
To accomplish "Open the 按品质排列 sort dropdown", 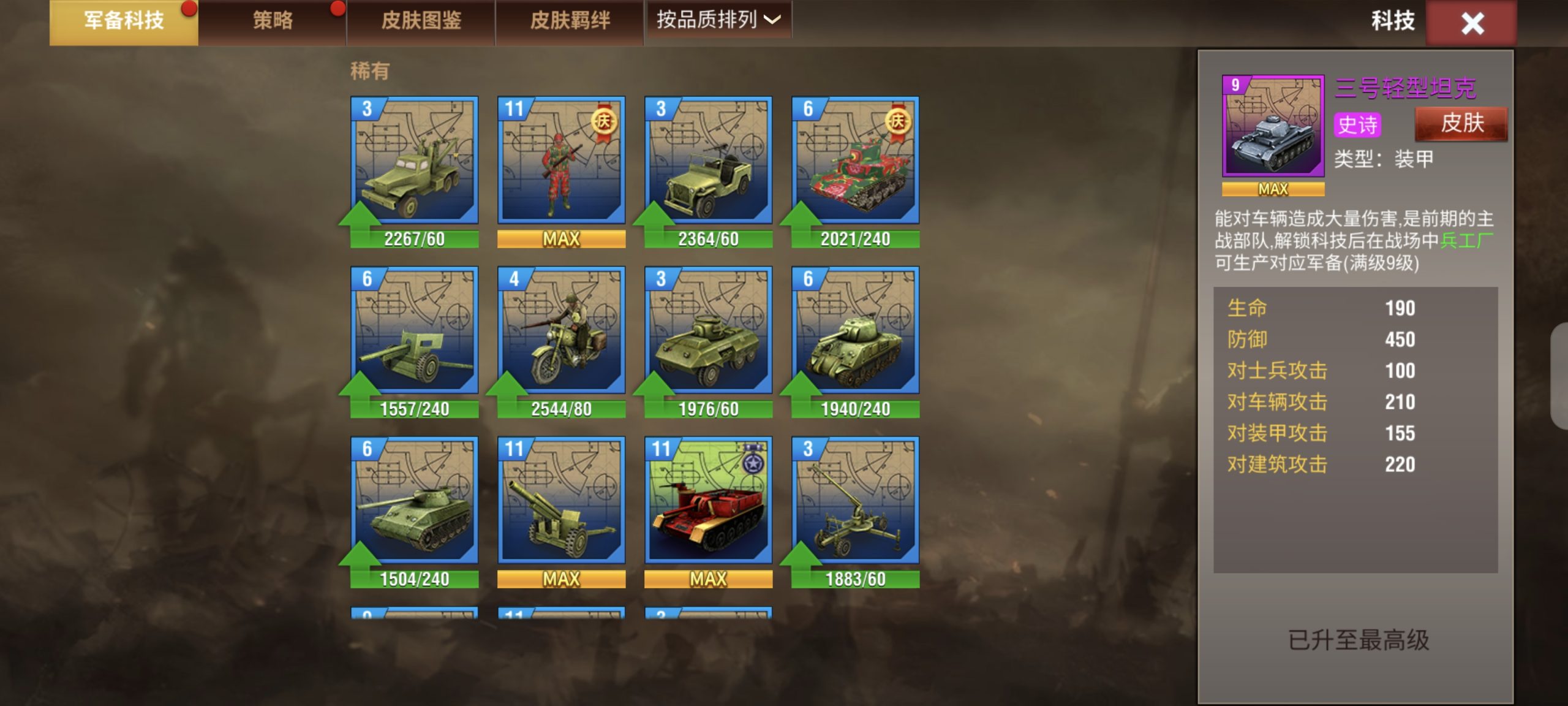I will 718,20.
